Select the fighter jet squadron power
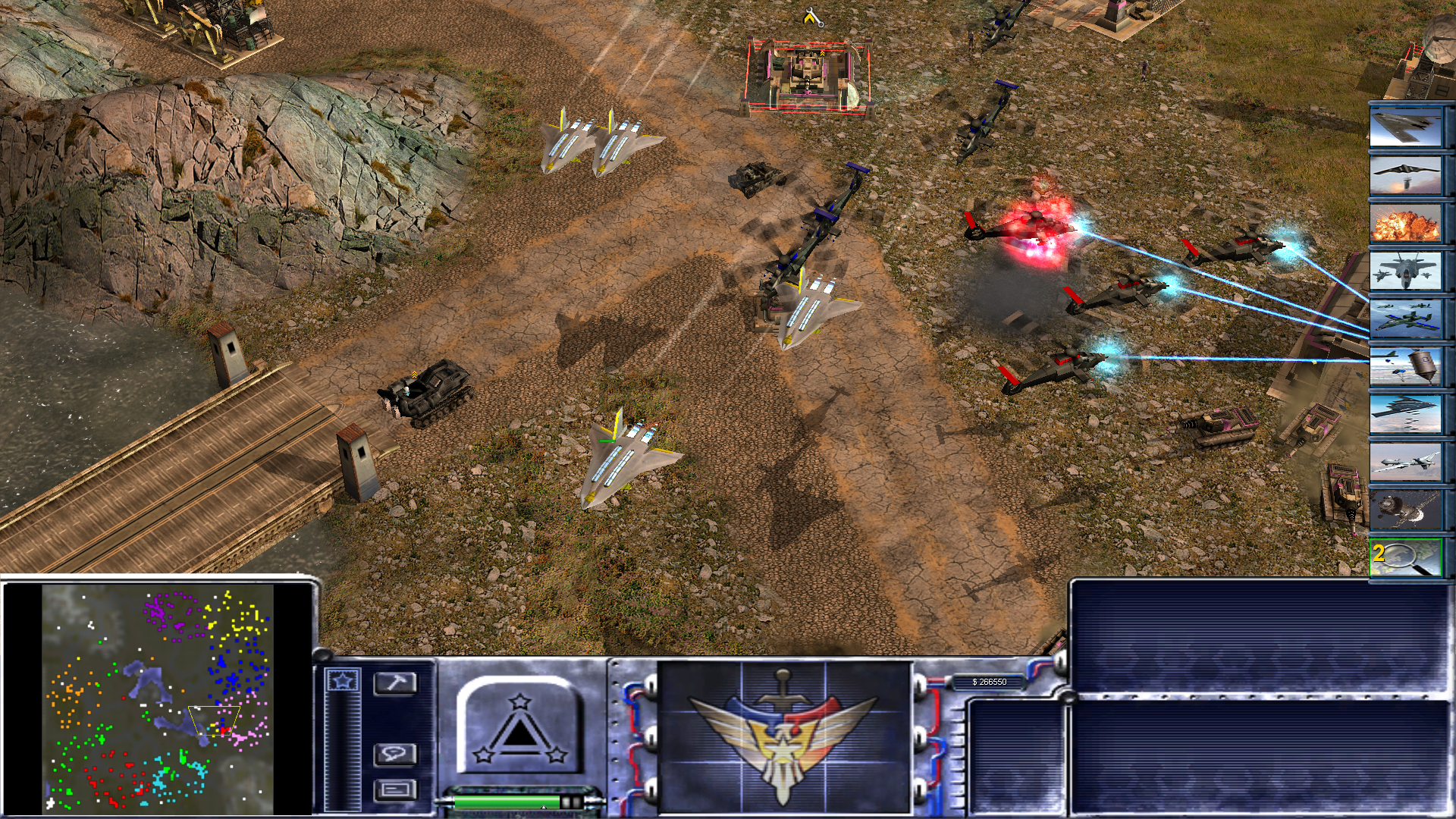This screenshot has width=1456, height=819. (x=1405, y=271)
